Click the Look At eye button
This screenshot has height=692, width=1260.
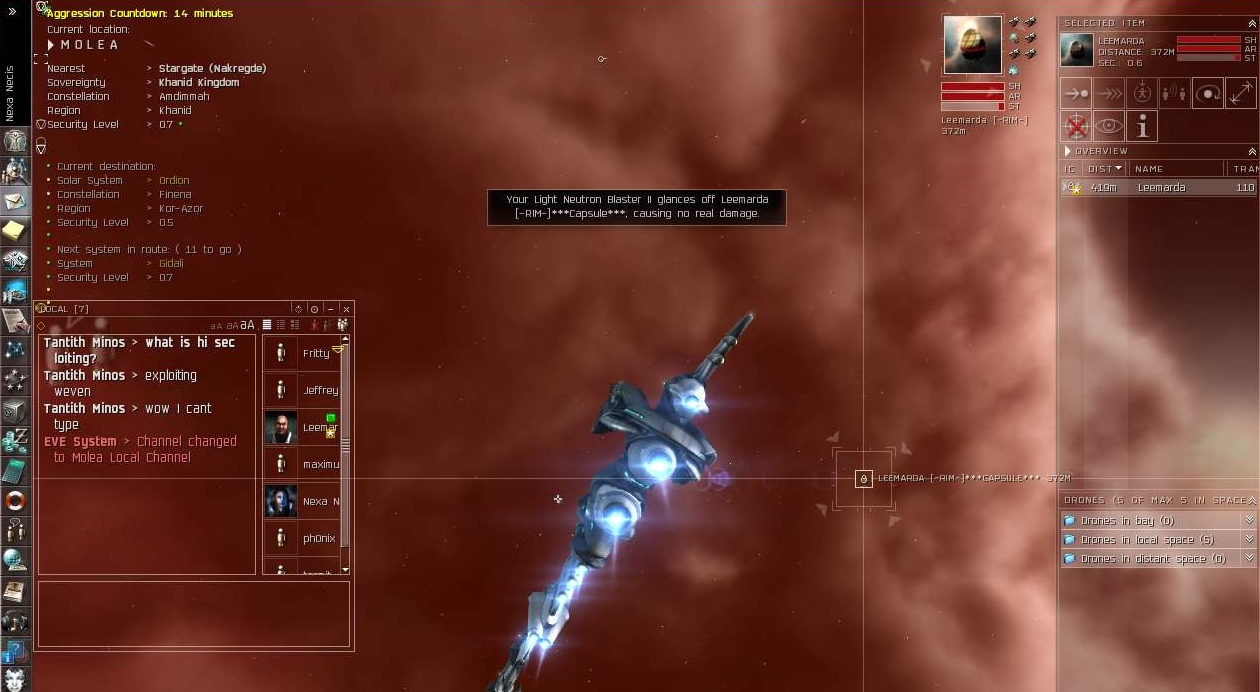click(1109, 127)
